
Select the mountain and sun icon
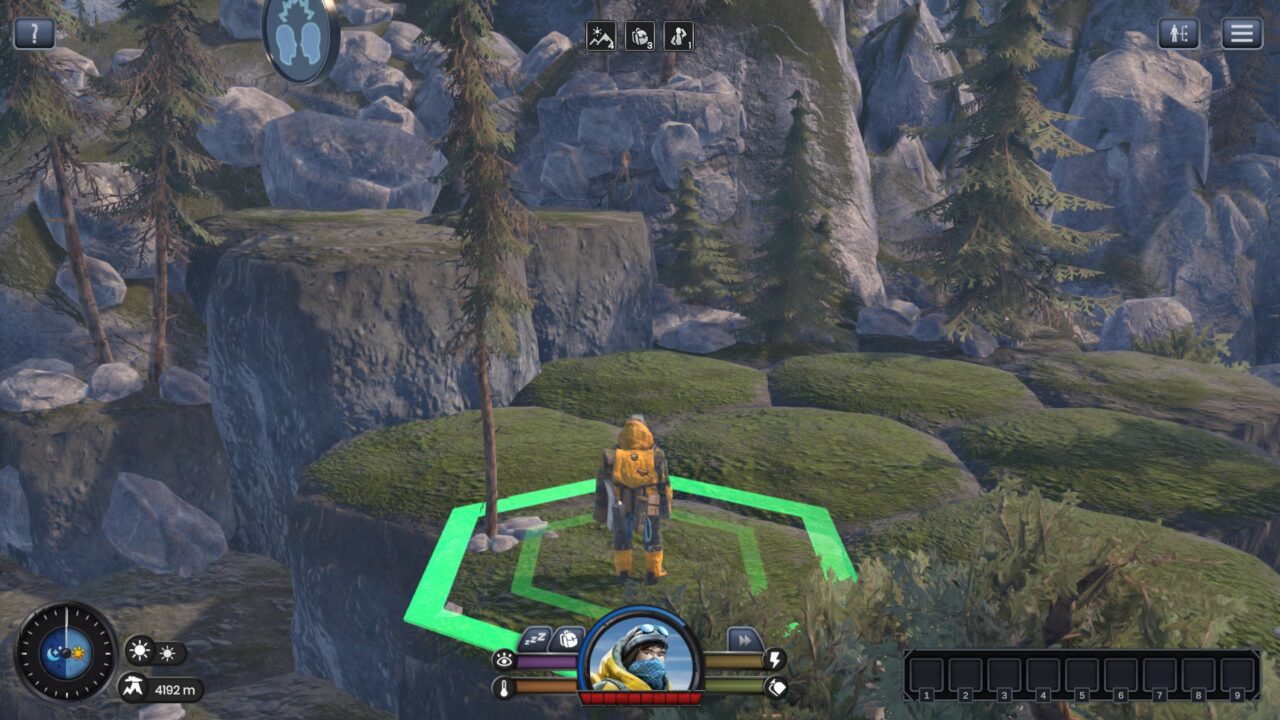point(601,37)
